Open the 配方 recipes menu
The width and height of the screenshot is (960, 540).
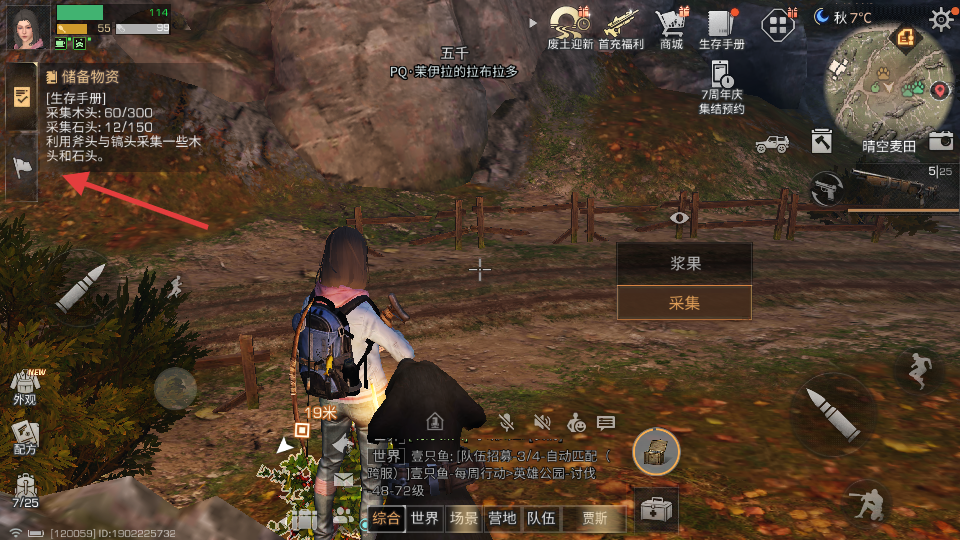(x=25, y=436)
